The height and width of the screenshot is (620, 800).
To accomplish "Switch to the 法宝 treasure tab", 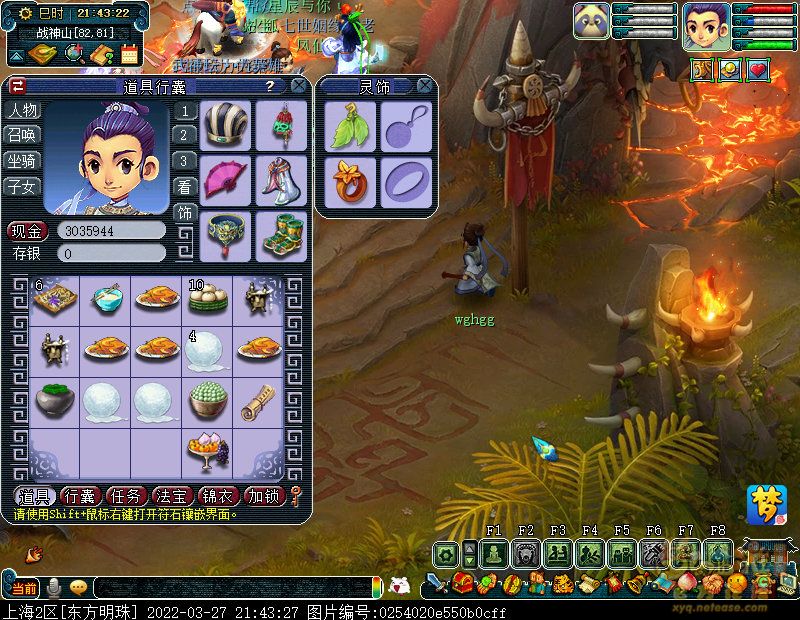I will (171, 496).
